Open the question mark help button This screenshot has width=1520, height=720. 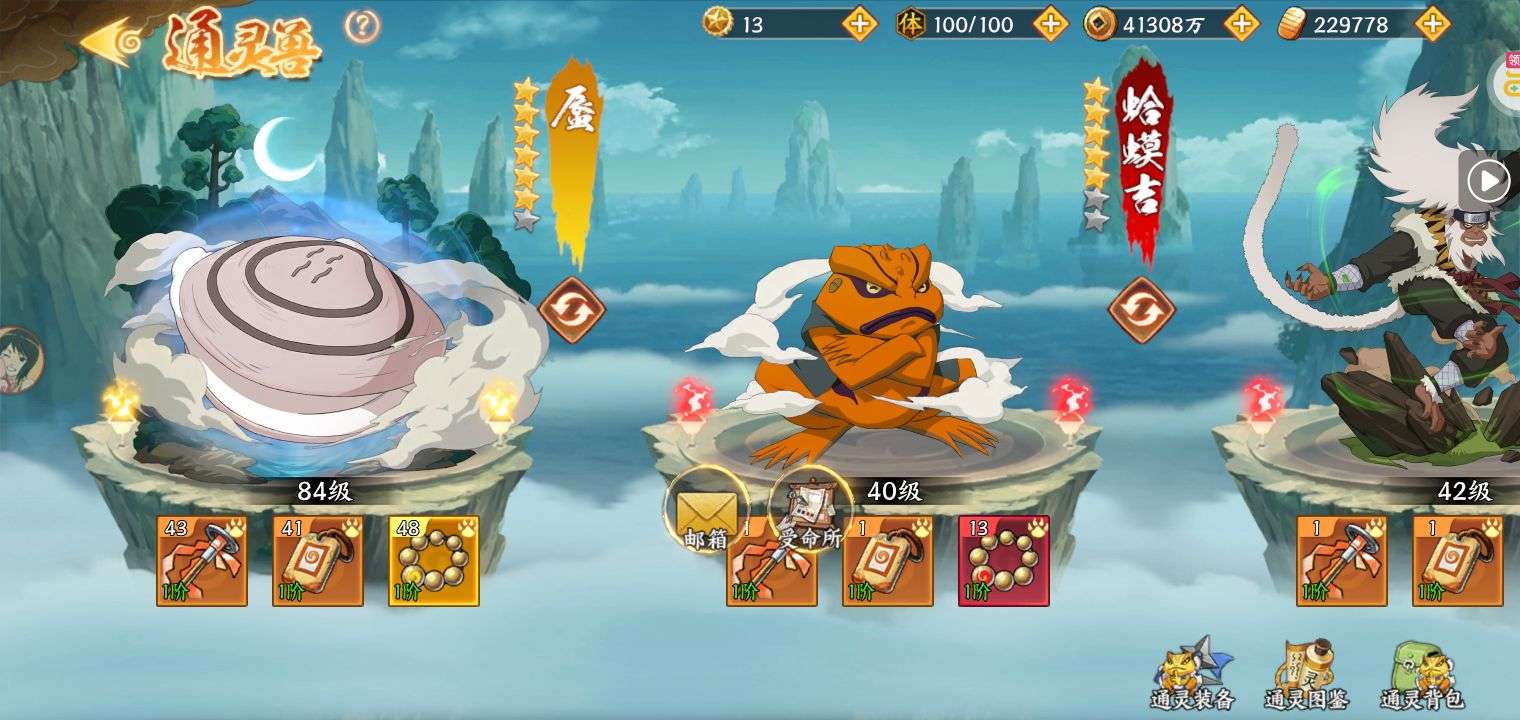[362, 26]
